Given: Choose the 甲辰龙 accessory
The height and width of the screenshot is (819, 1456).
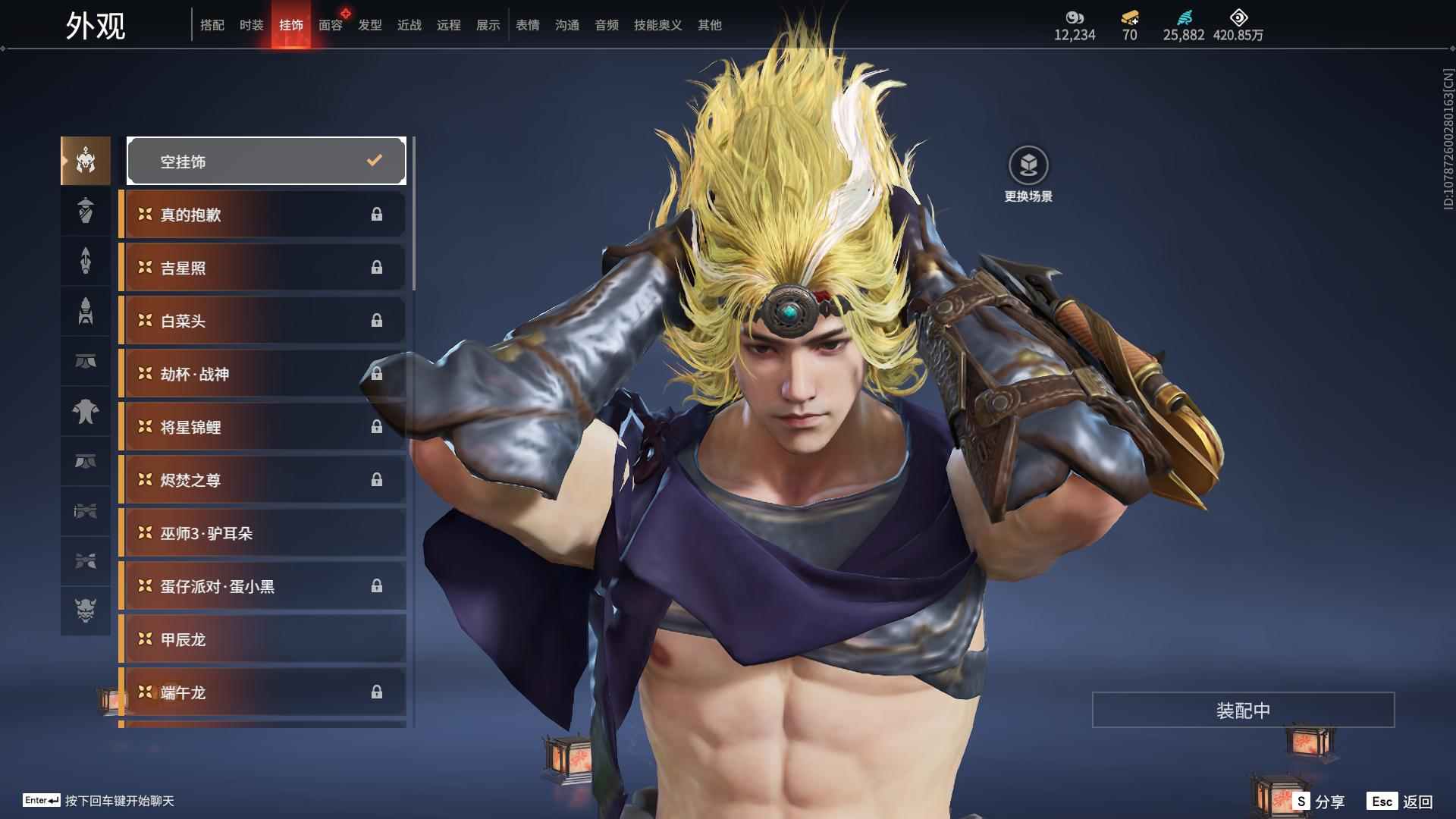Looking at the screenshot, I should [262, 639].
